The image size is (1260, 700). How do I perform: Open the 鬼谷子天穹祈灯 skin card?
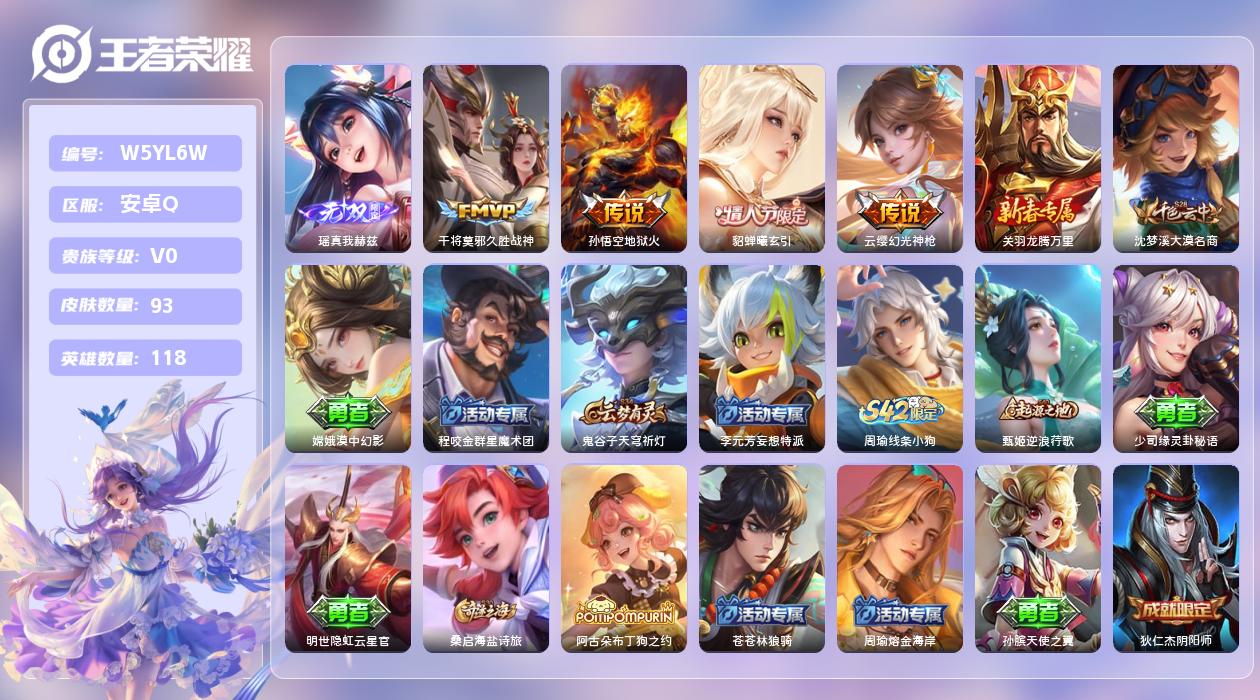click(x=623, y=358)
